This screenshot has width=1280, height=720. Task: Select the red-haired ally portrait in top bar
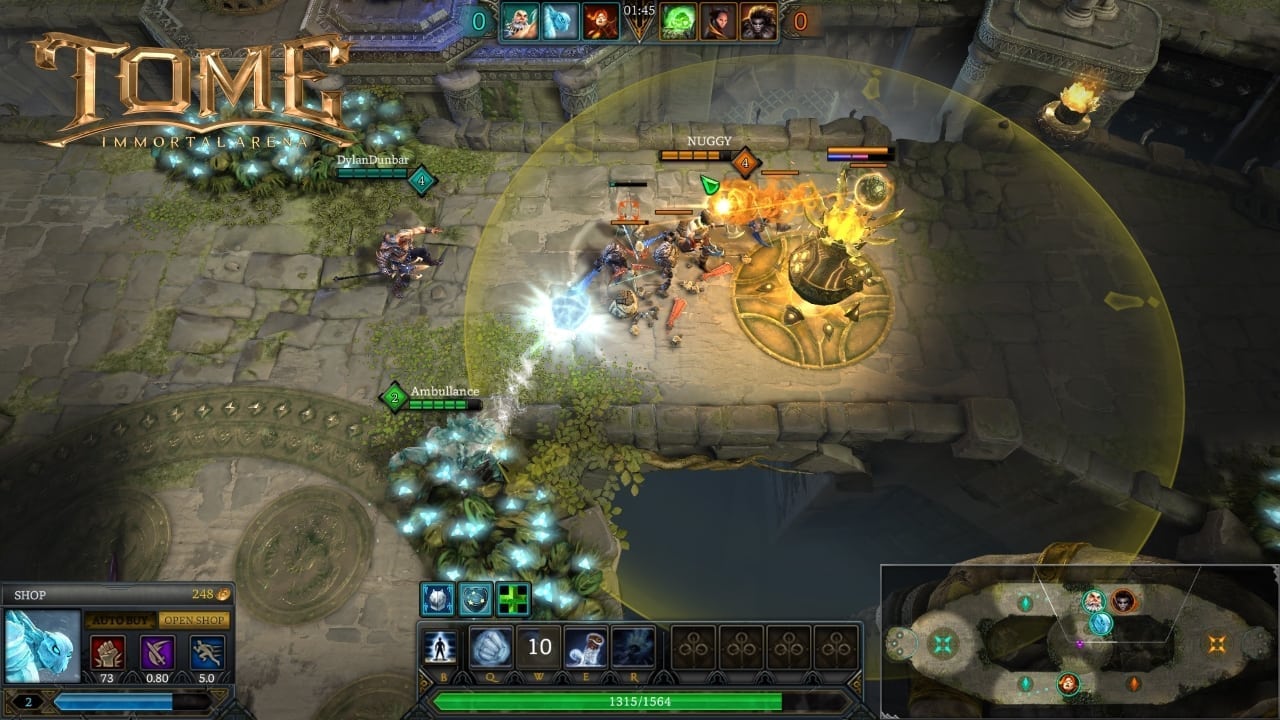(602, 21)
